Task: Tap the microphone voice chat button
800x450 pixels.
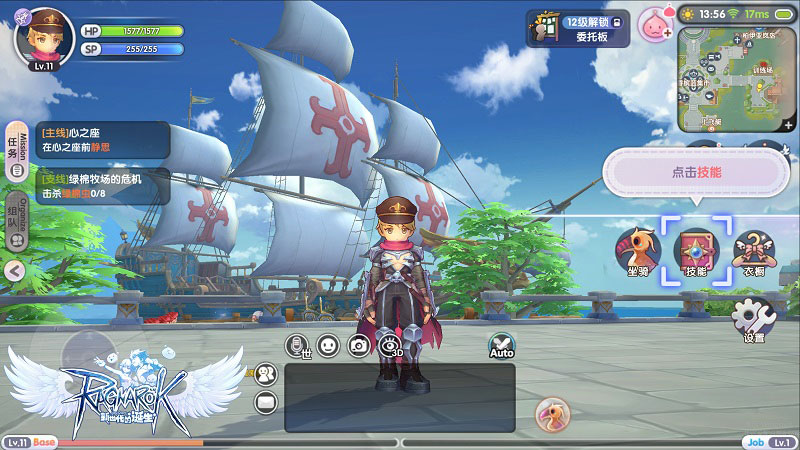Action: (297, 346)
